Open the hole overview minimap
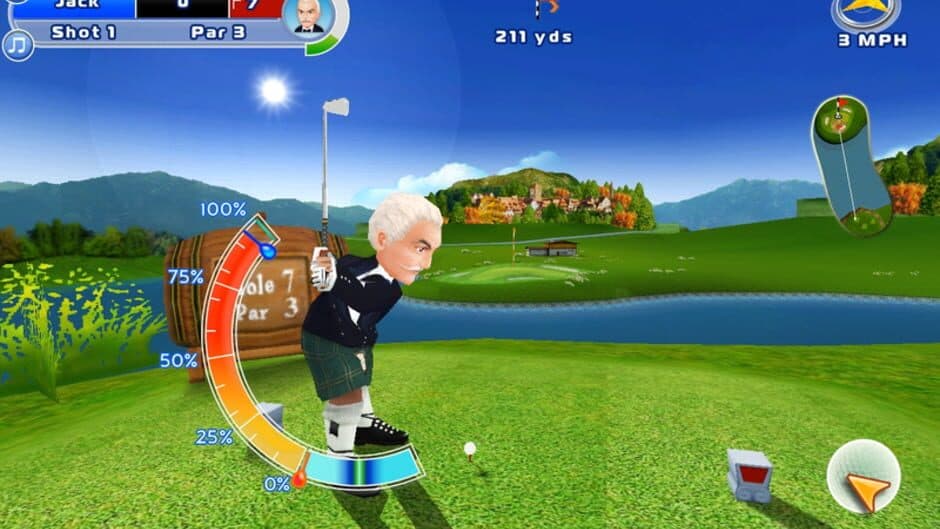Viewport: 940px width, 529px height. (x=850, y=164)
